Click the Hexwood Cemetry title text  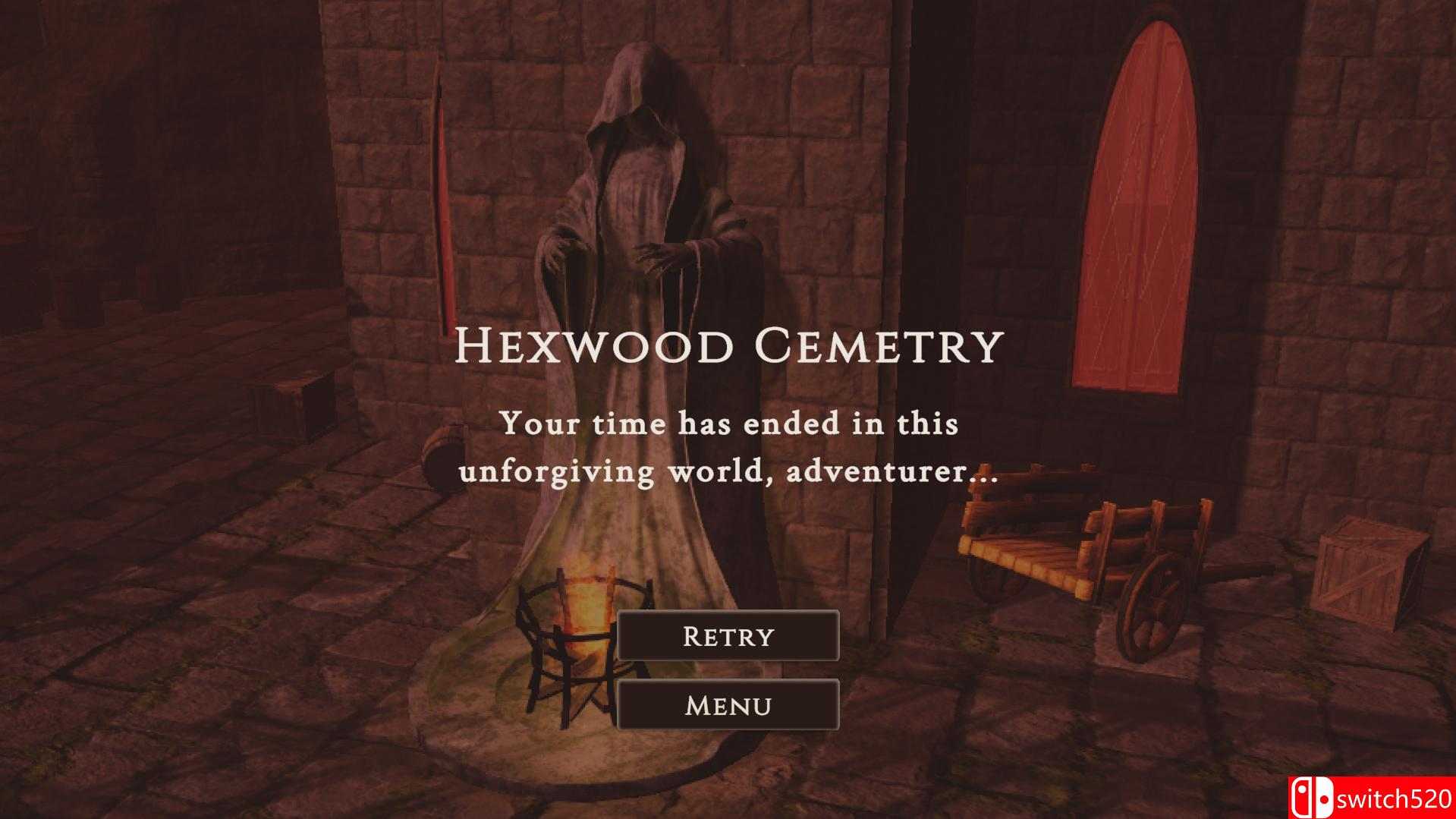coord(728,348)
